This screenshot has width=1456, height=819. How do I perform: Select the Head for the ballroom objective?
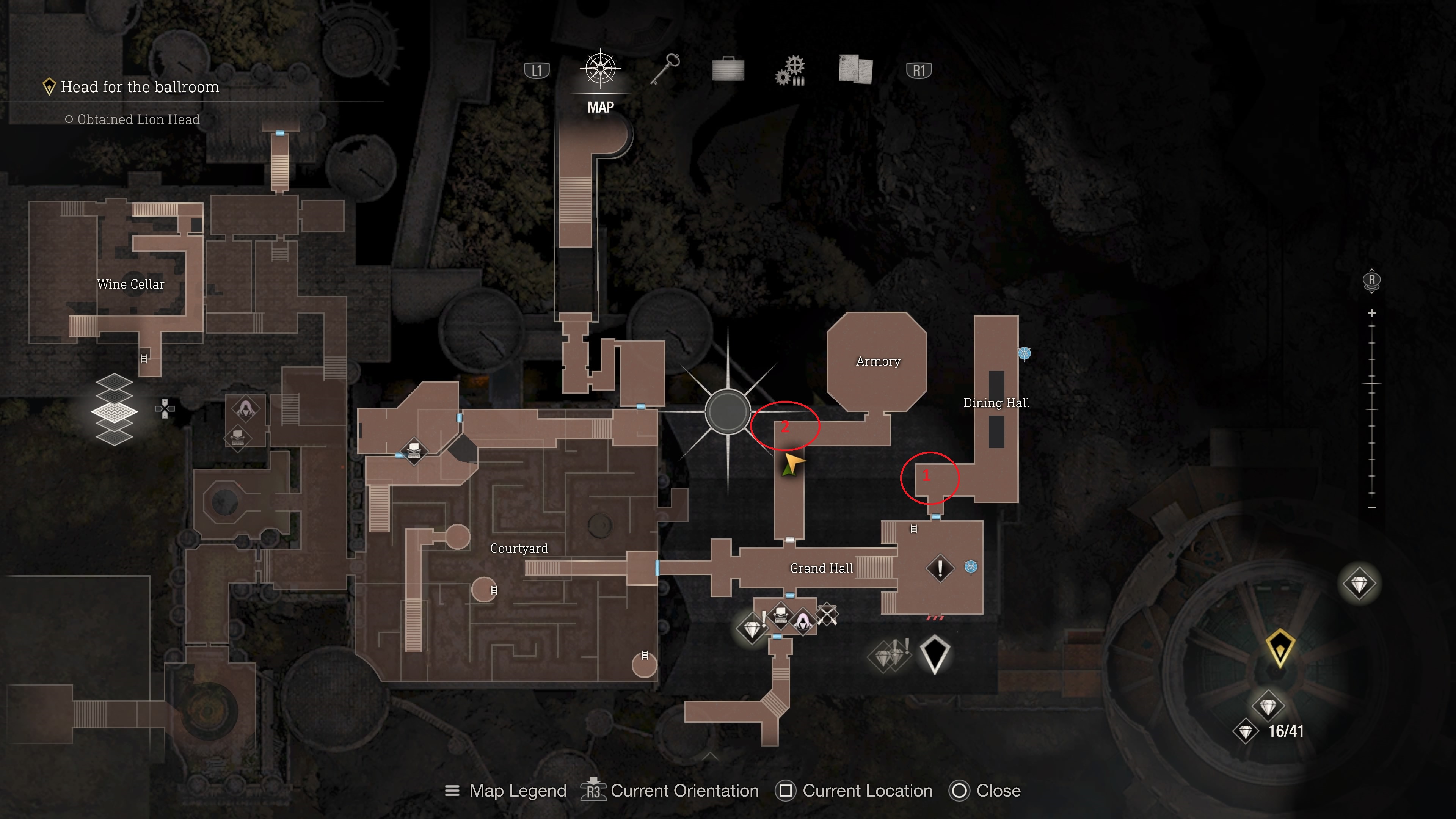coord(140,87)
